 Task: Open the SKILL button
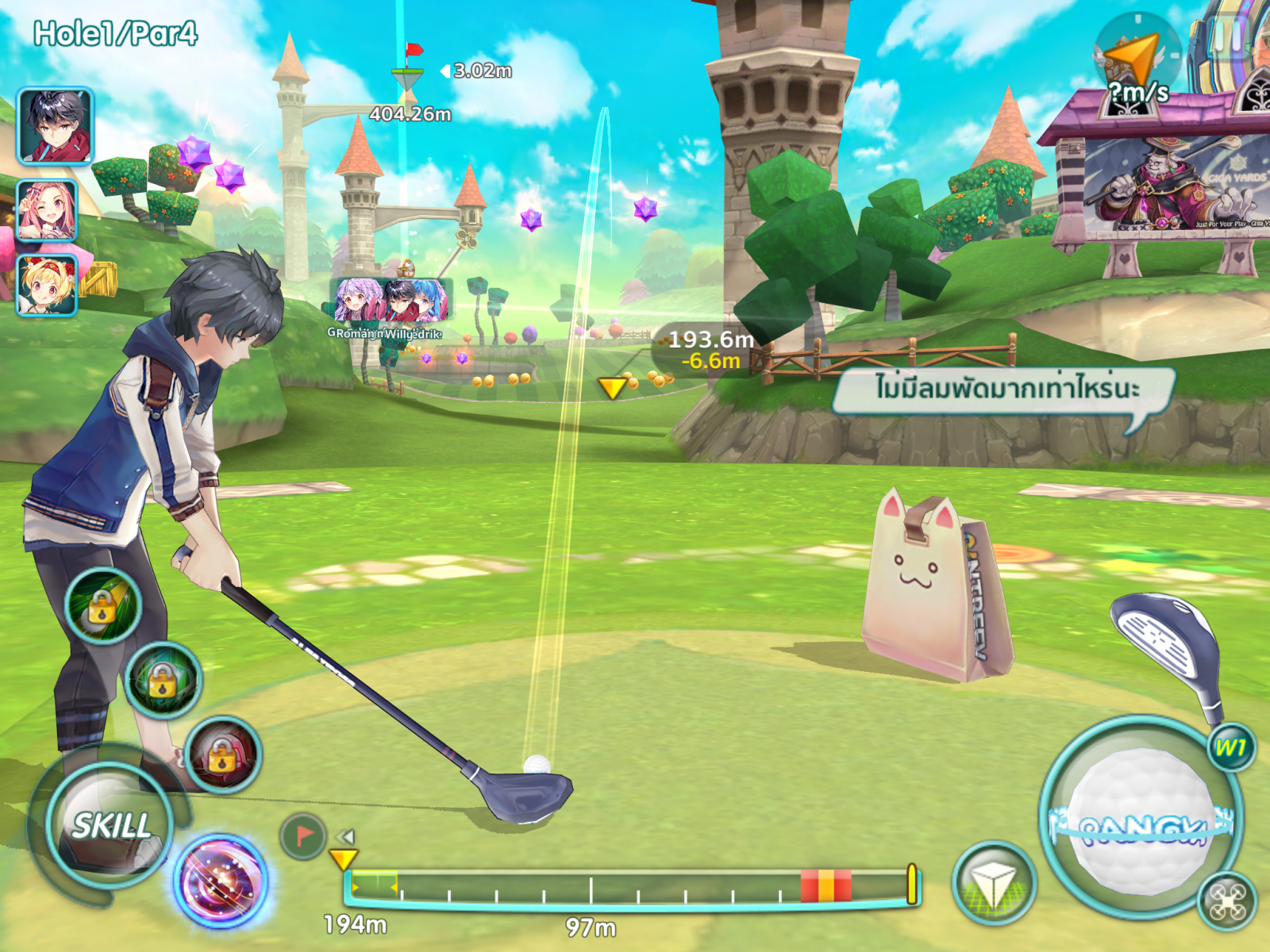[110, 826]
